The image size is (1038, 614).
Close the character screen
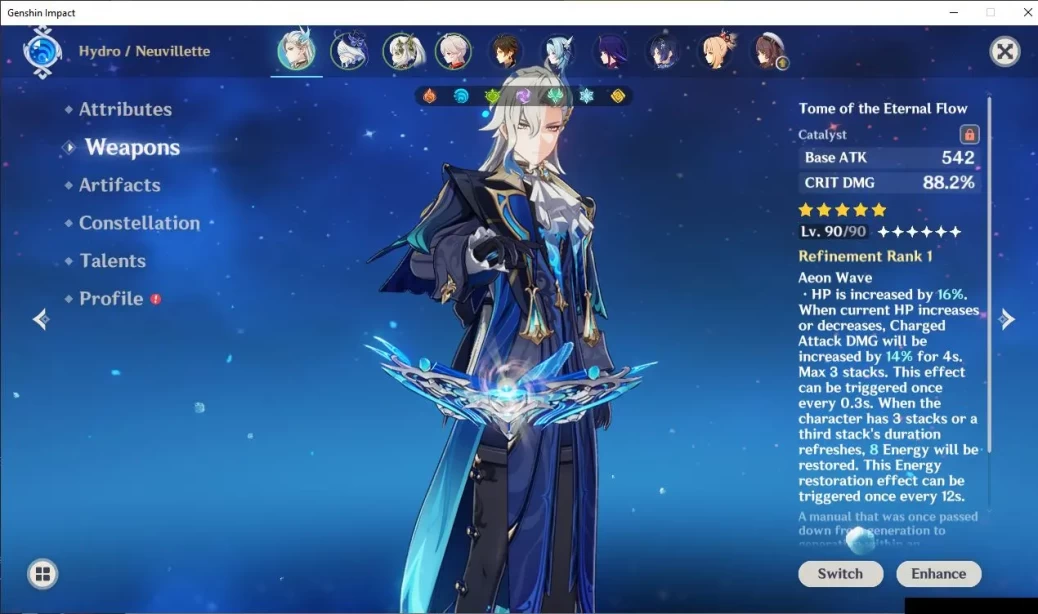click(x=1004, y=52)
